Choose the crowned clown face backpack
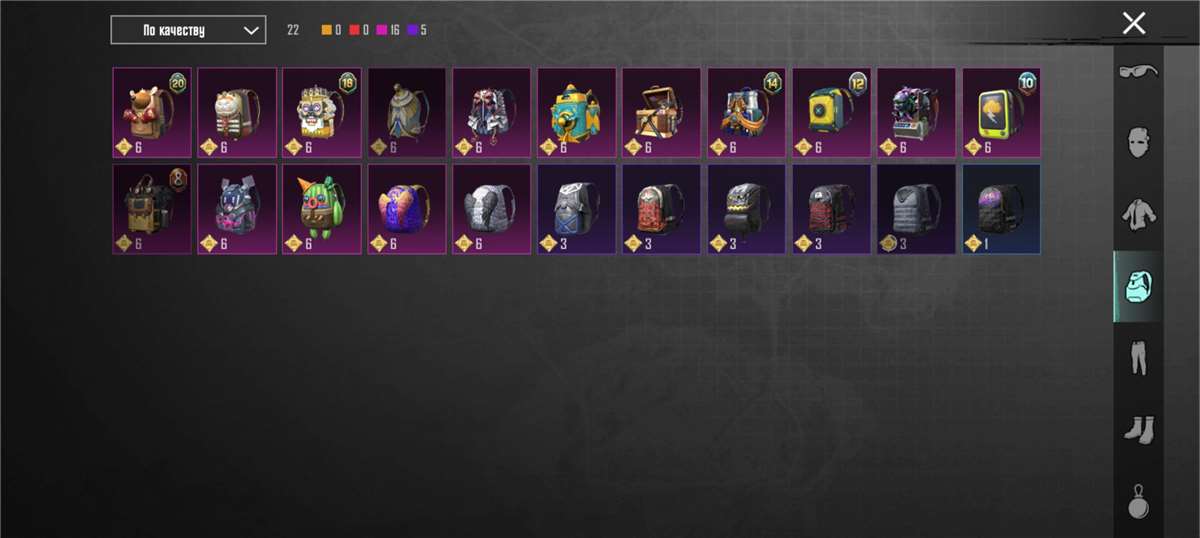1200x538 pixels. 321,112
